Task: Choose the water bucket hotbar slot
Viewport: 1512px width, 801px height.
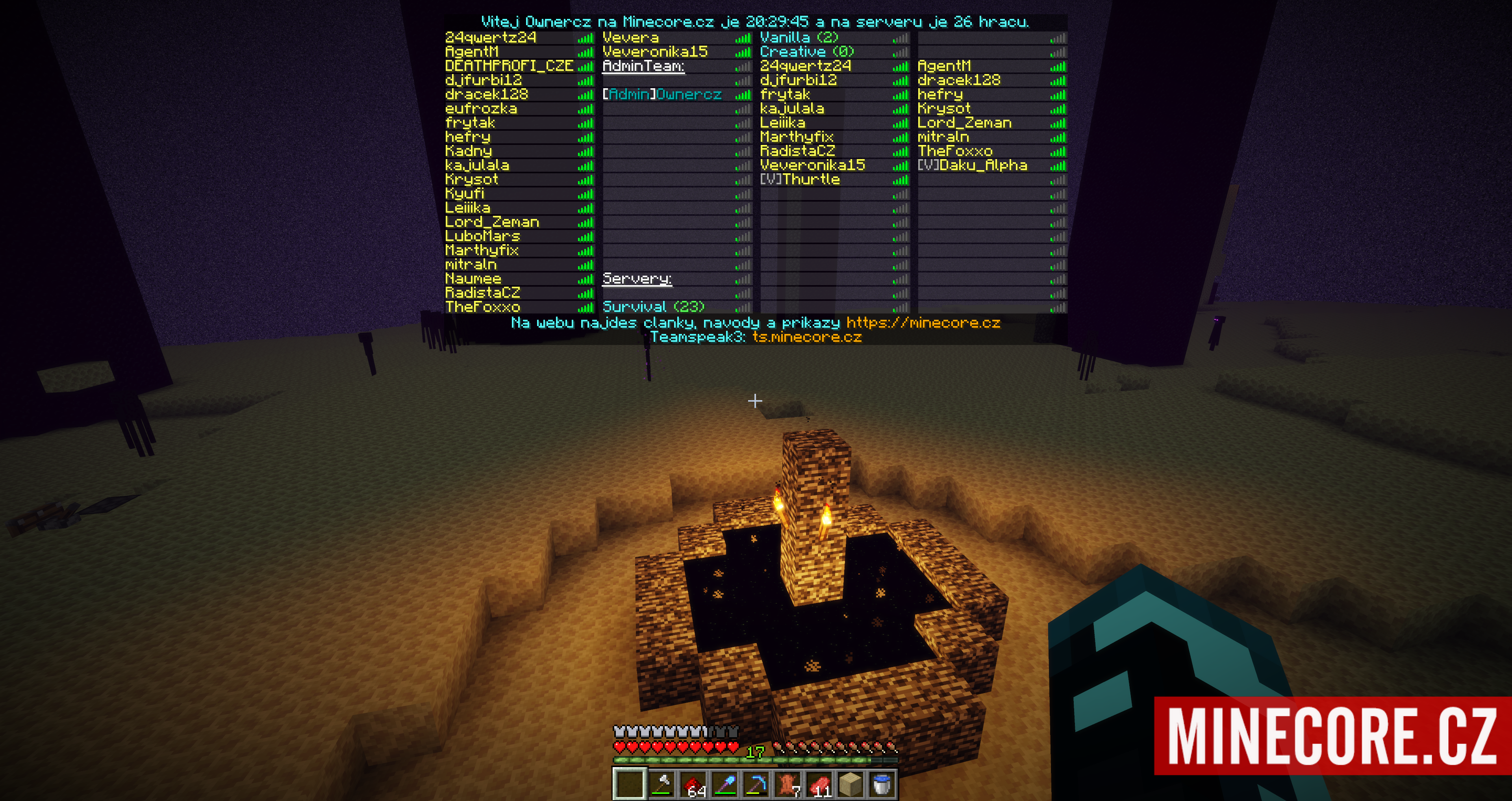Action: point(882,784)
